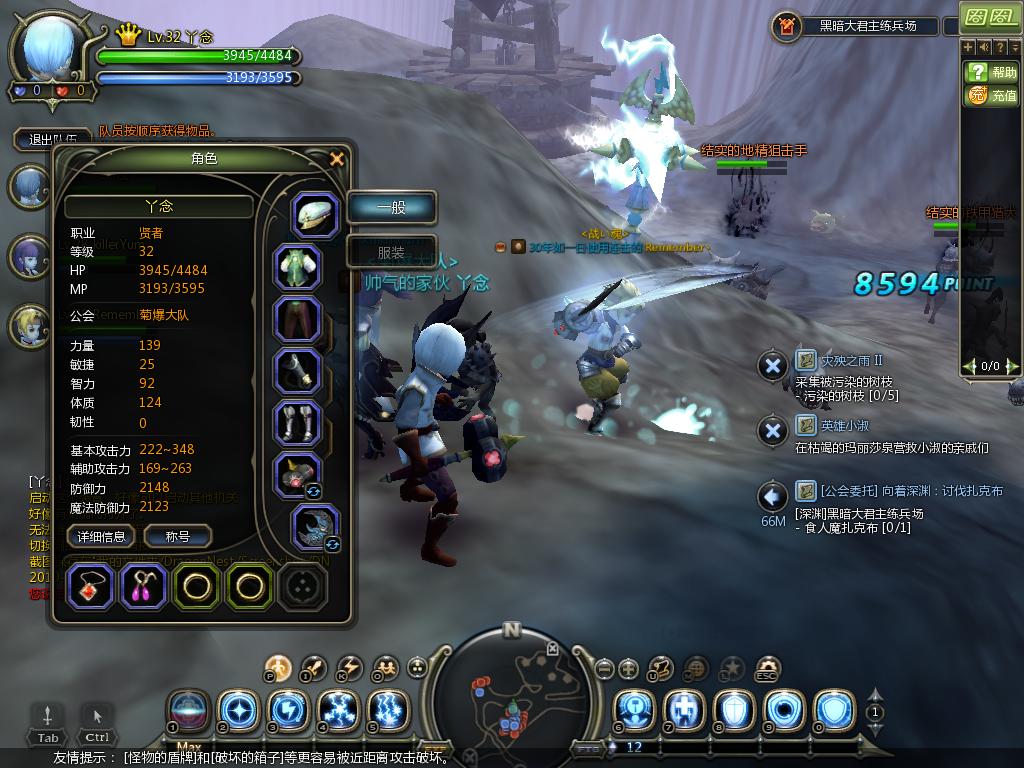Cancel tracking of the 灾殃之雨 II quest
This screenshot has width=1024, height=768.
[x=772, y=366]
